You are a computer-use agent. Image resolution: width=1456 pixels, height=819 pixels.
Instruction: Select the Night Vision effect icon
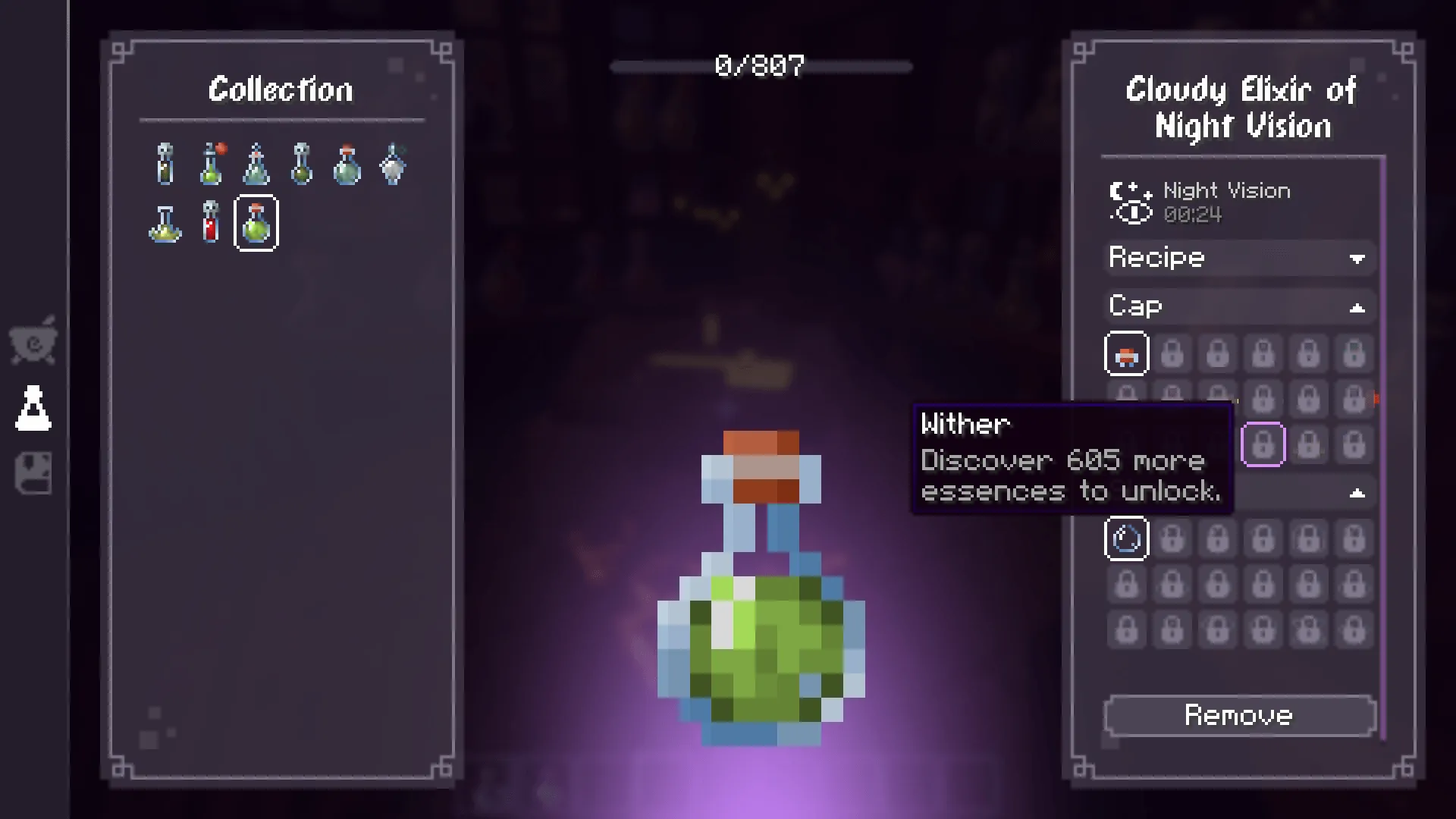pos(1131,201)
